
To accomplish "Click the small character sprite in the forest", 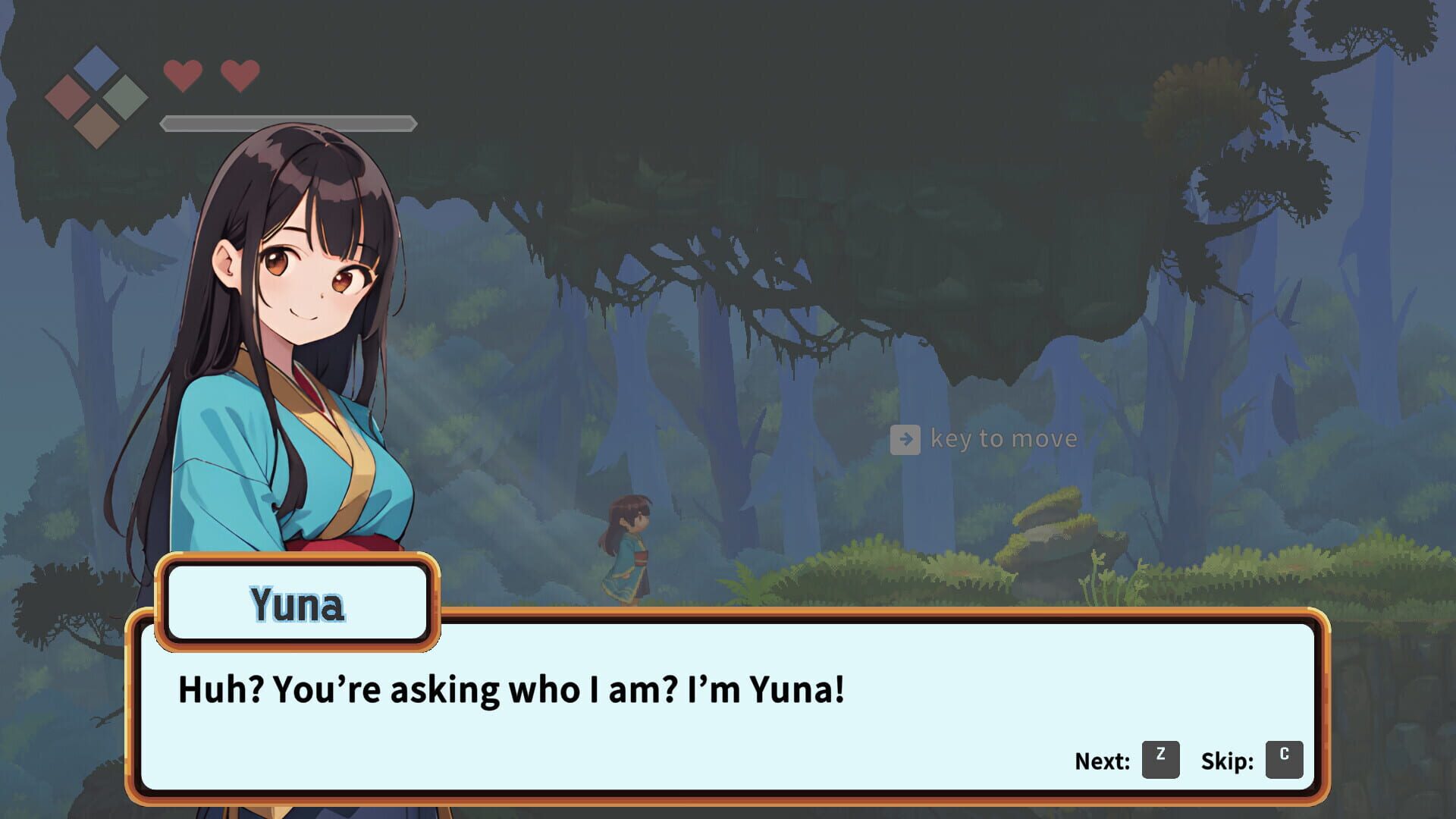I will point(629,546).
